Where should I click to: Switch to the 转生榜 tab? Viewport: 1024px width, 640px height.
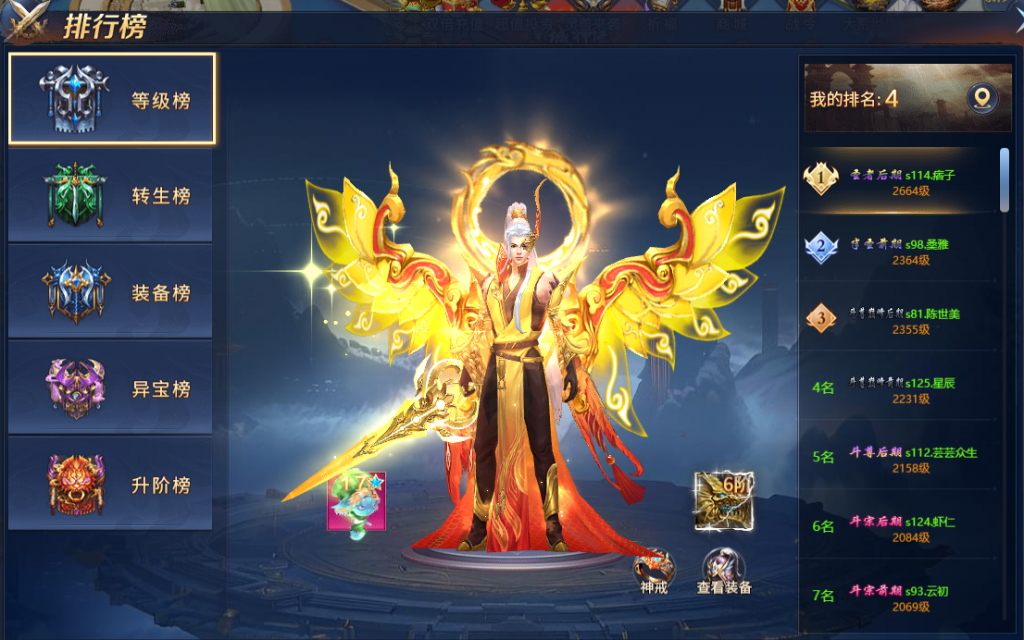(110, 195)
